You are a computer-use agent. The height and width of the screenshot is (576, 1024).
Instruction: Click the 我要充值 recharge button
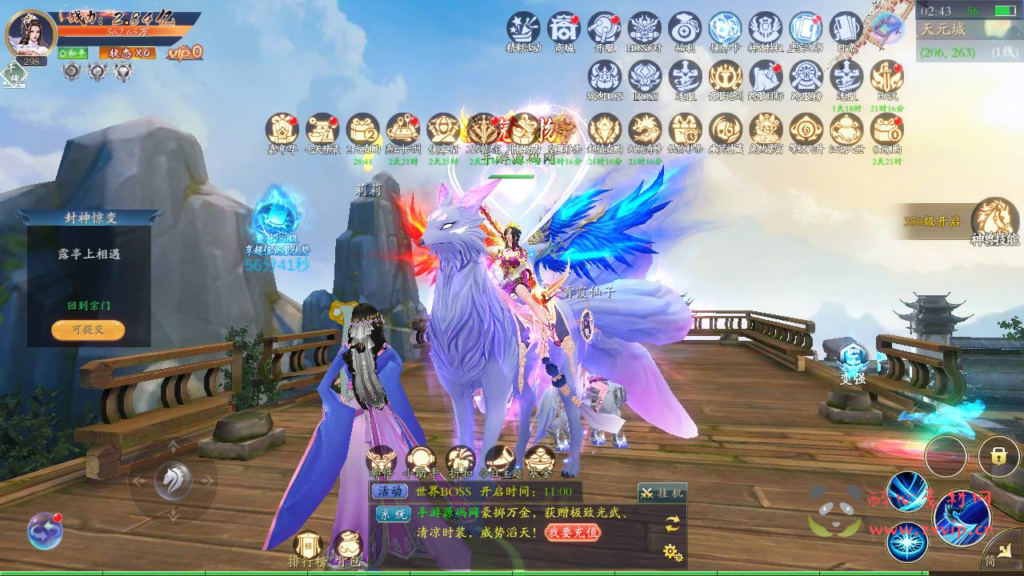click(x=573, y=533)
